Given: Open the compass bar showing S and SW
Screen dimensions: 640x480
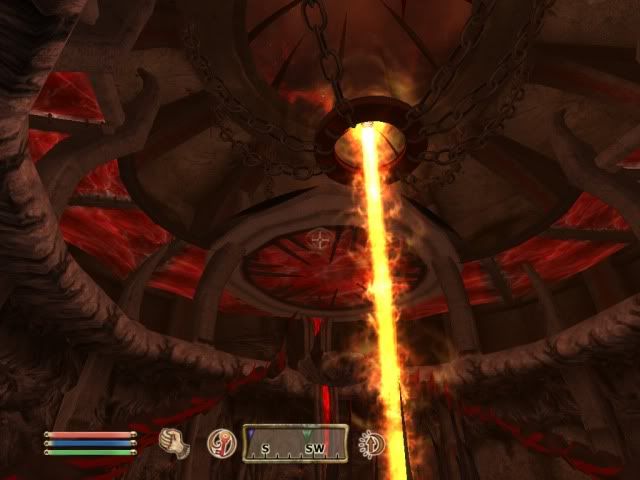Looking at the screenshot, I should pyautogui.click(x=295, y=443).
